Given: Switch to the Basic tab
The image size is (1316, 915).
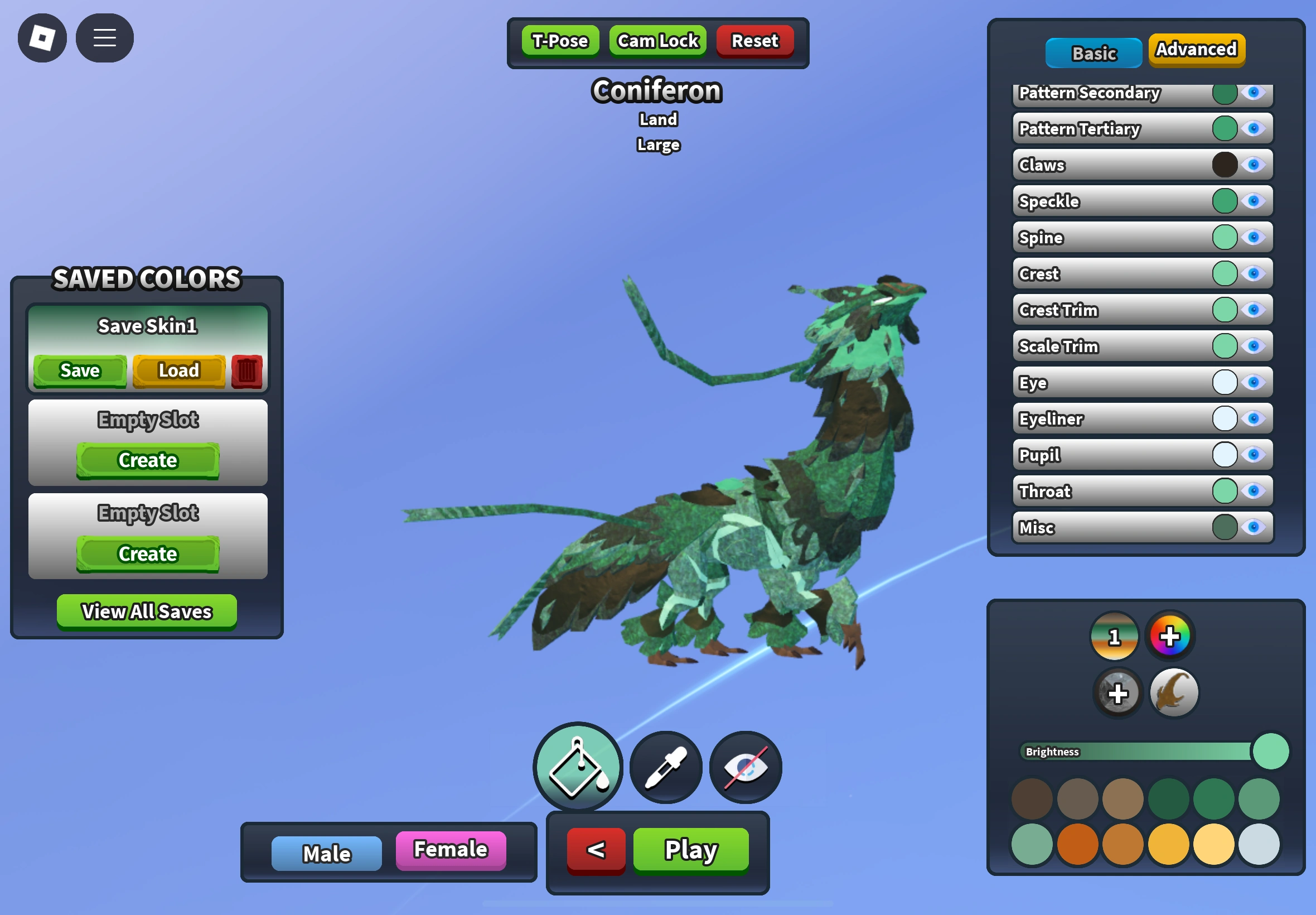Looking at the screenshot, I should (x=1093, y=52).
